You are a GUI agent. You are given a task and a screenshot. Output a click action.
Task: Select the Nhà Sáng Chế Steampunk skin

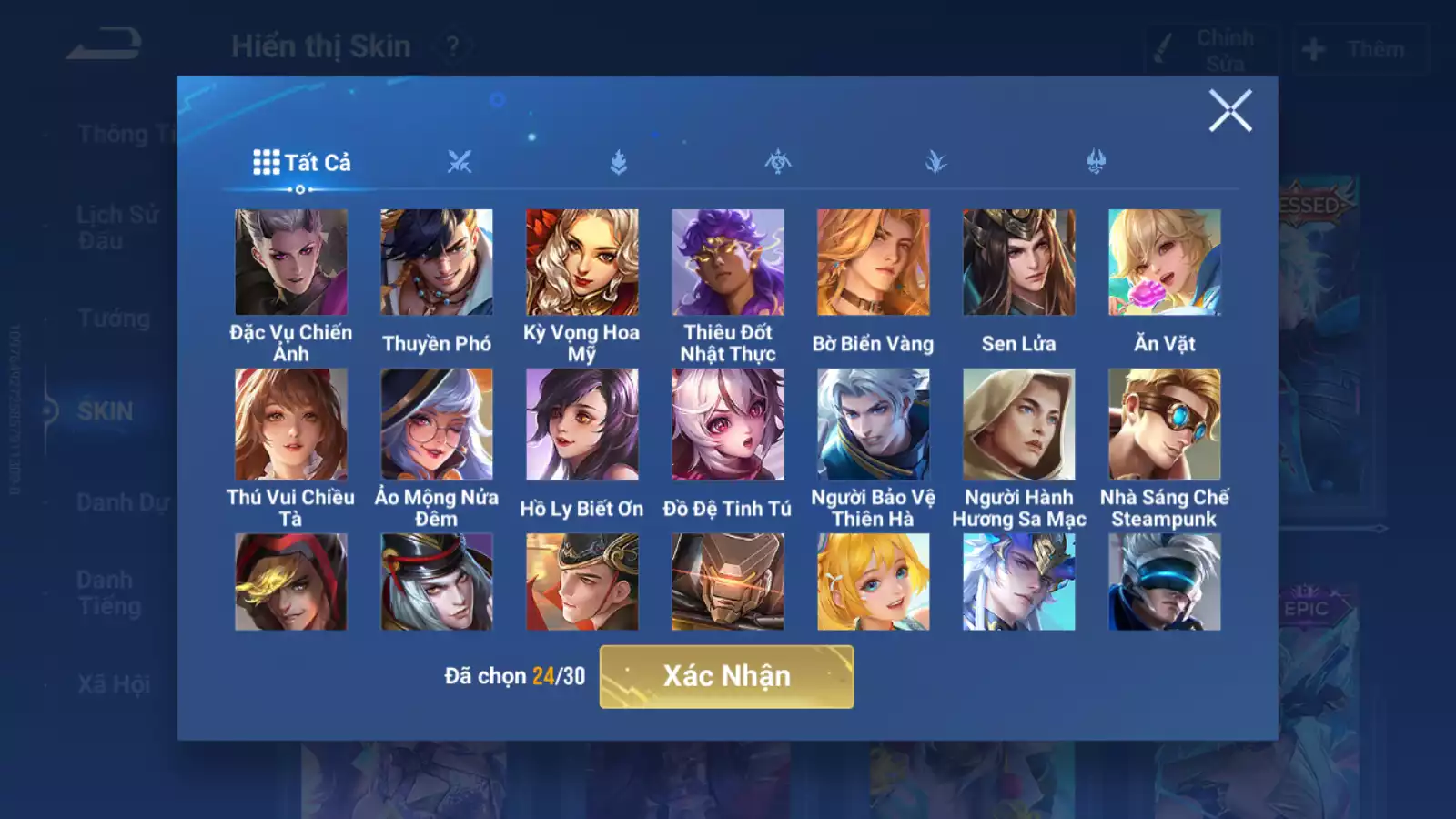point(1165,424)
